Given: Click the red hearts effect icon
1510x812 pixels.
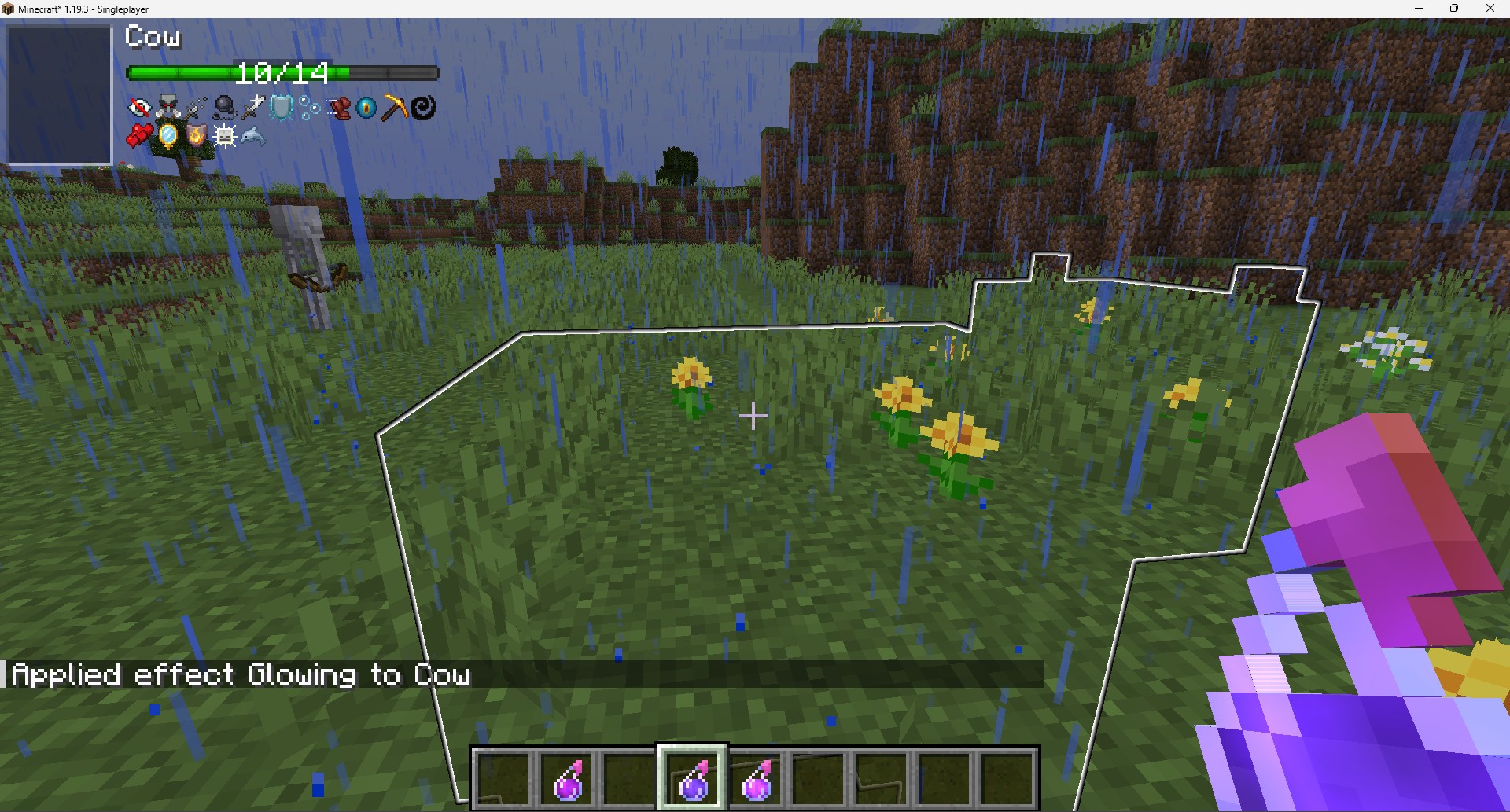Looking at the screenshot, I should tap(139, 137).
